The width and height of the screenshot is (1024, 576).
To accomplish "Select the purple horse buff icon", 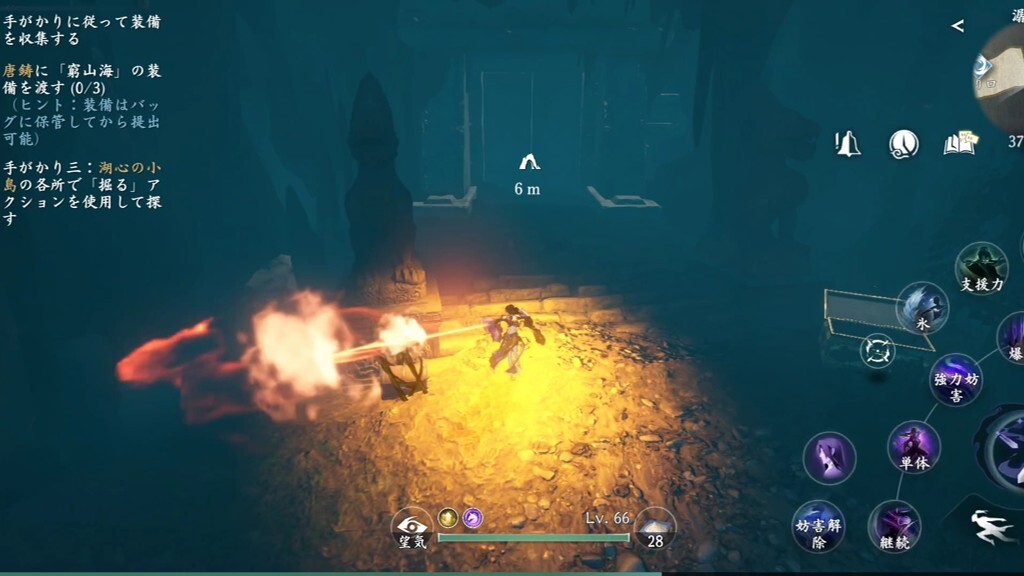I will 472,517.
